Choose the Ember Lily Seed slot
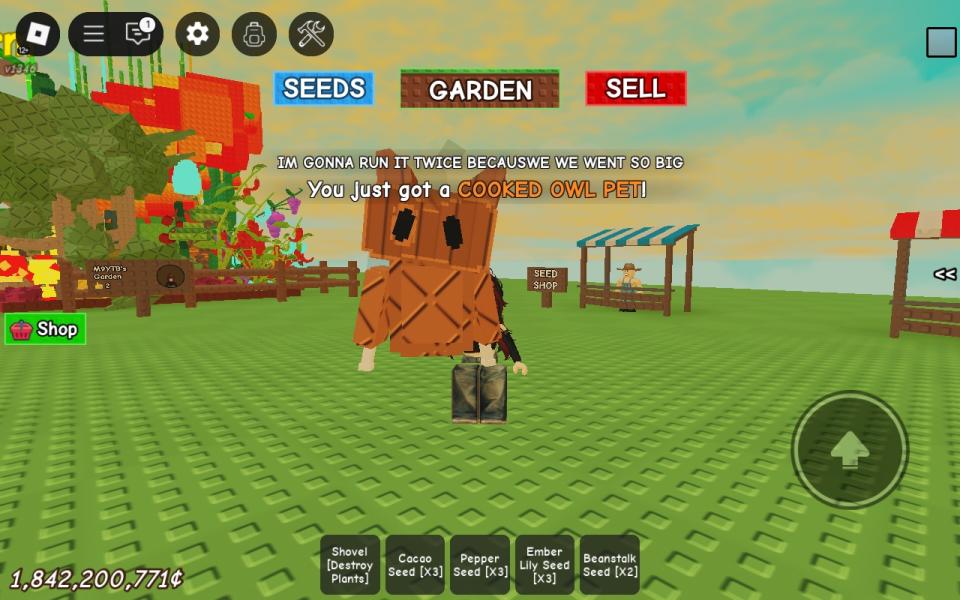This screenshot has width=960, height=600. click(544, 565)
